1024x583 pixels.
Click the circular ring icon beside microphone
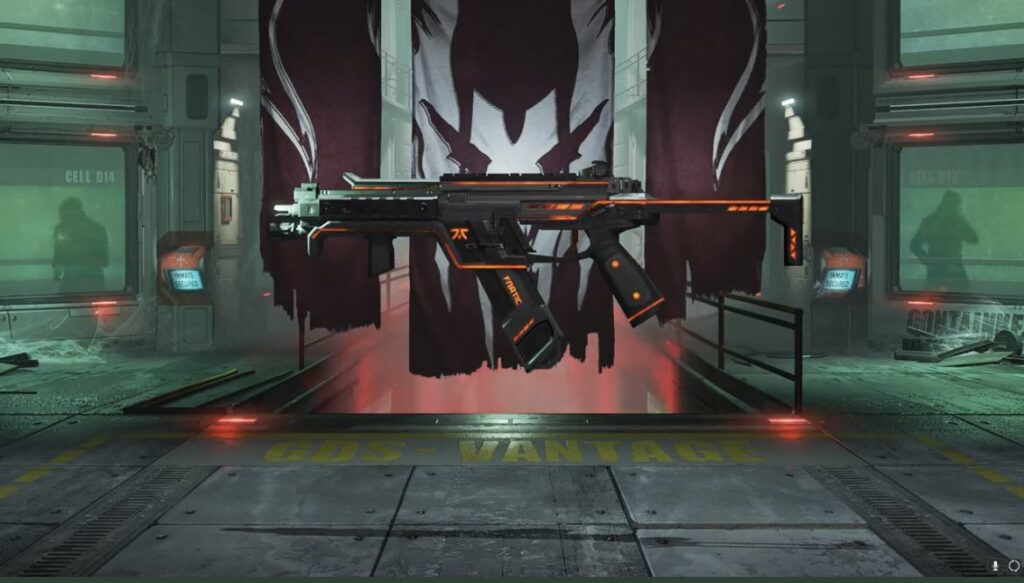pos(1013,564)
